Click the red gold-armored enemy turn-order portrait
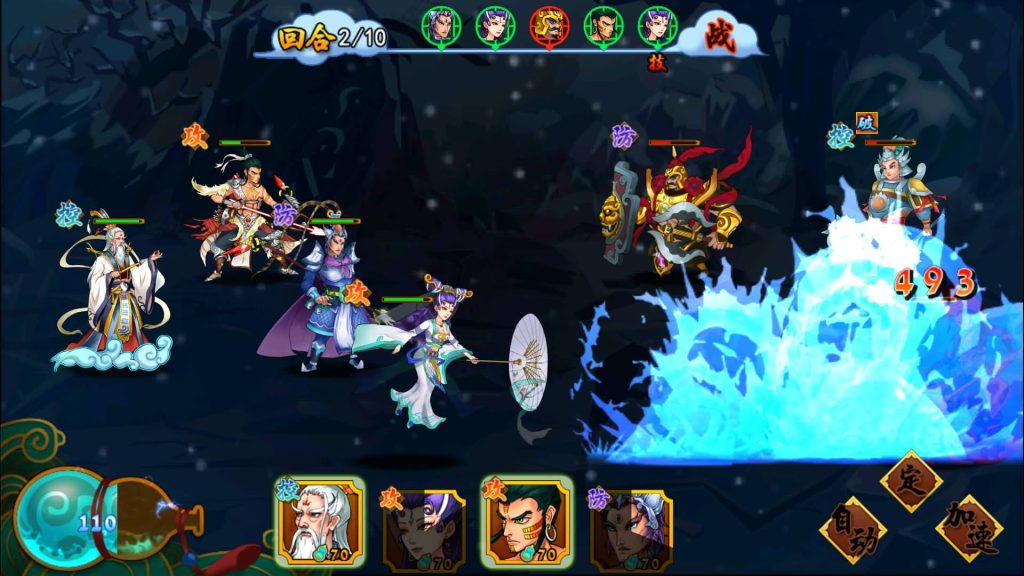Screen dimensions: 1024x576 click(550, 26)
